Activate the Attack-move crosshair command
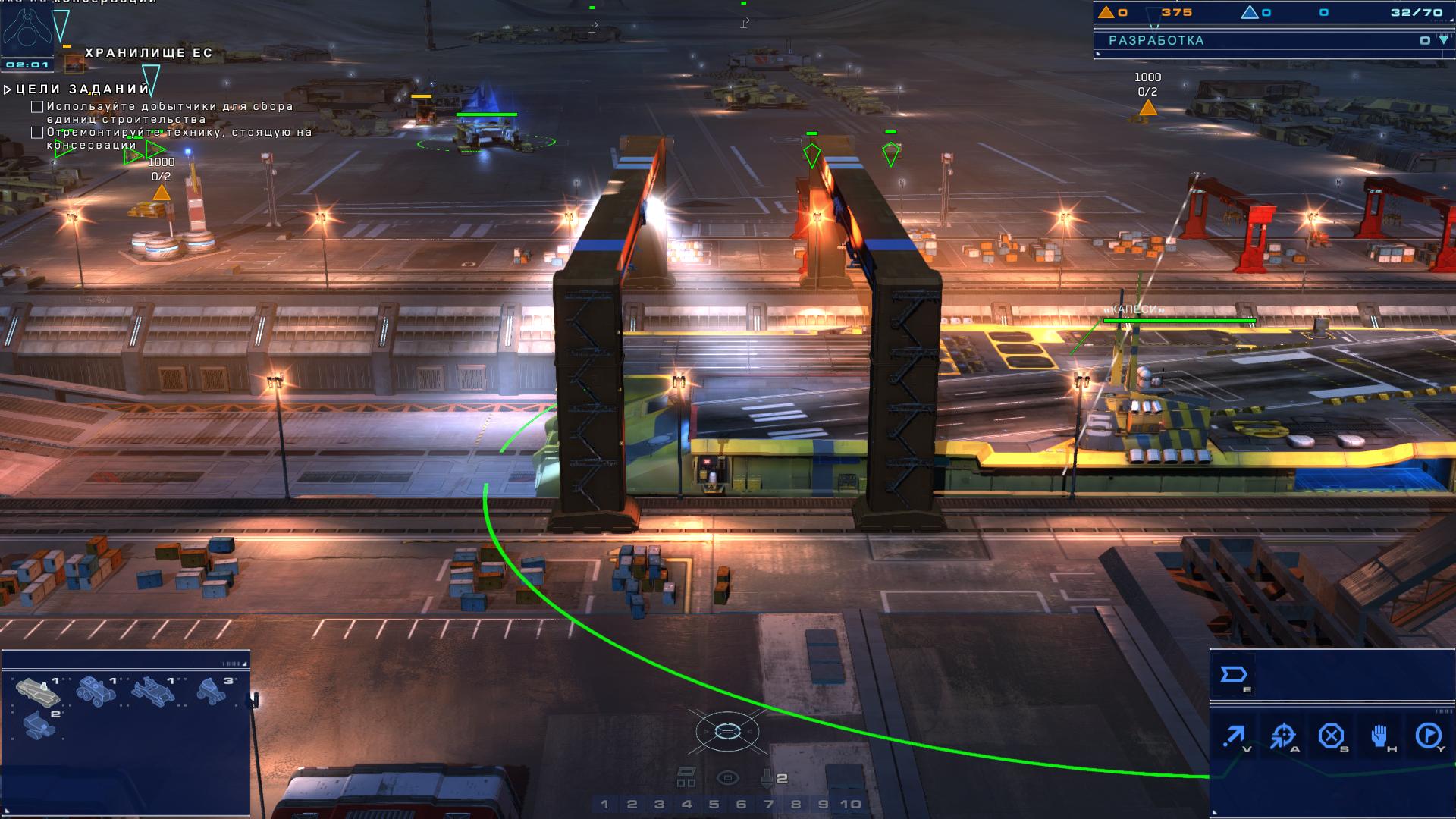 click(1283, 736)
